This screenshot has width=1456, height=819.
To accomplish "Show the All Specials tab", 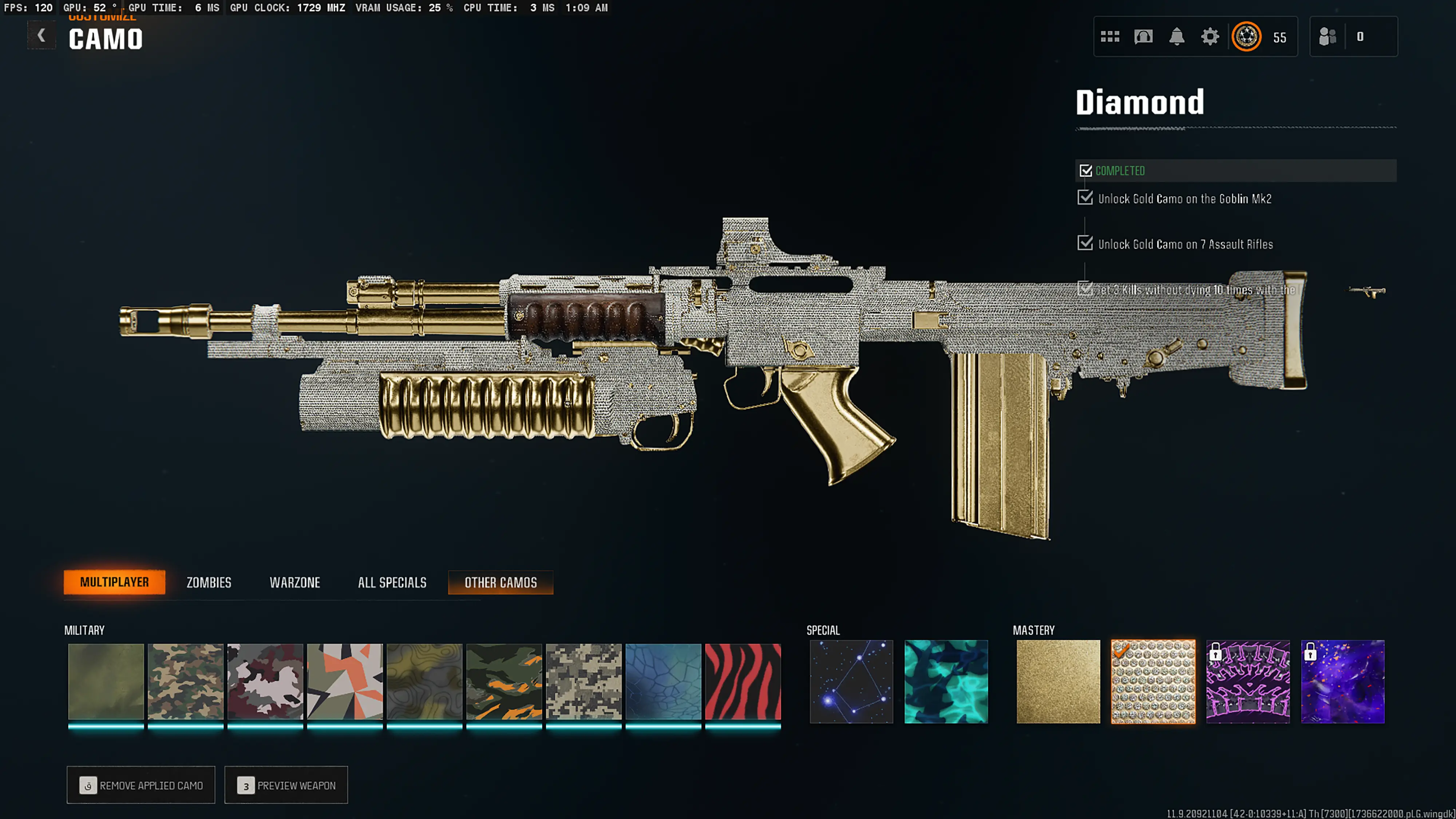I will (392, 582).
